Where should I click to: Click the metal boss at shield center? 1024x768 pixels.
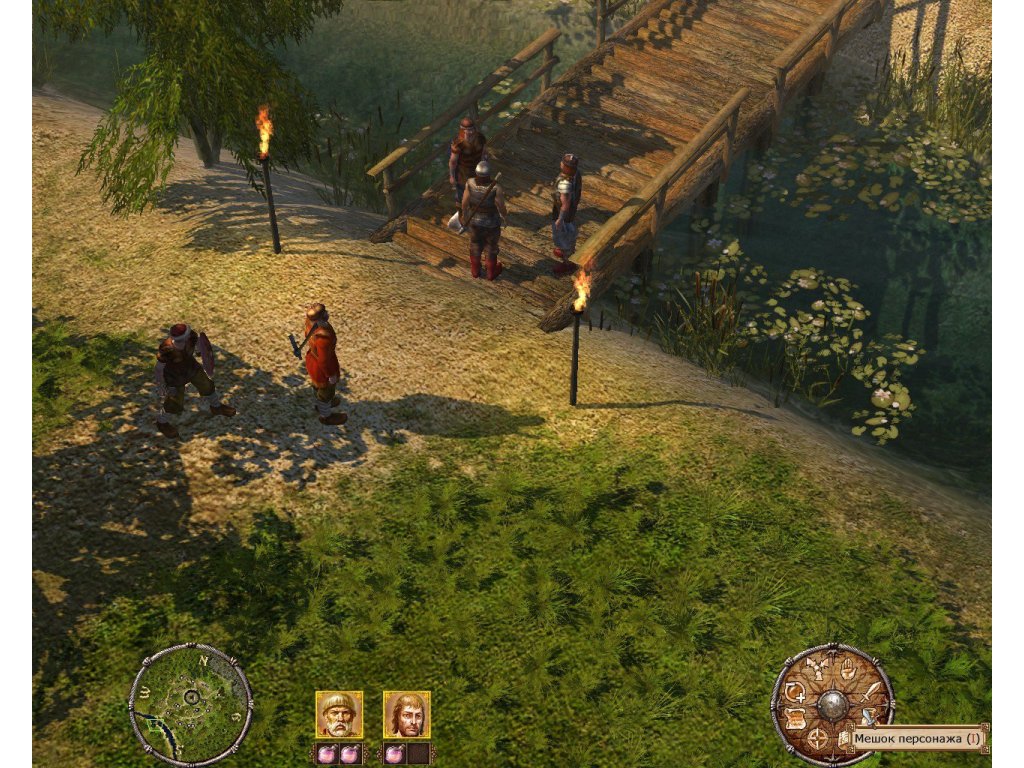point(832,705)
